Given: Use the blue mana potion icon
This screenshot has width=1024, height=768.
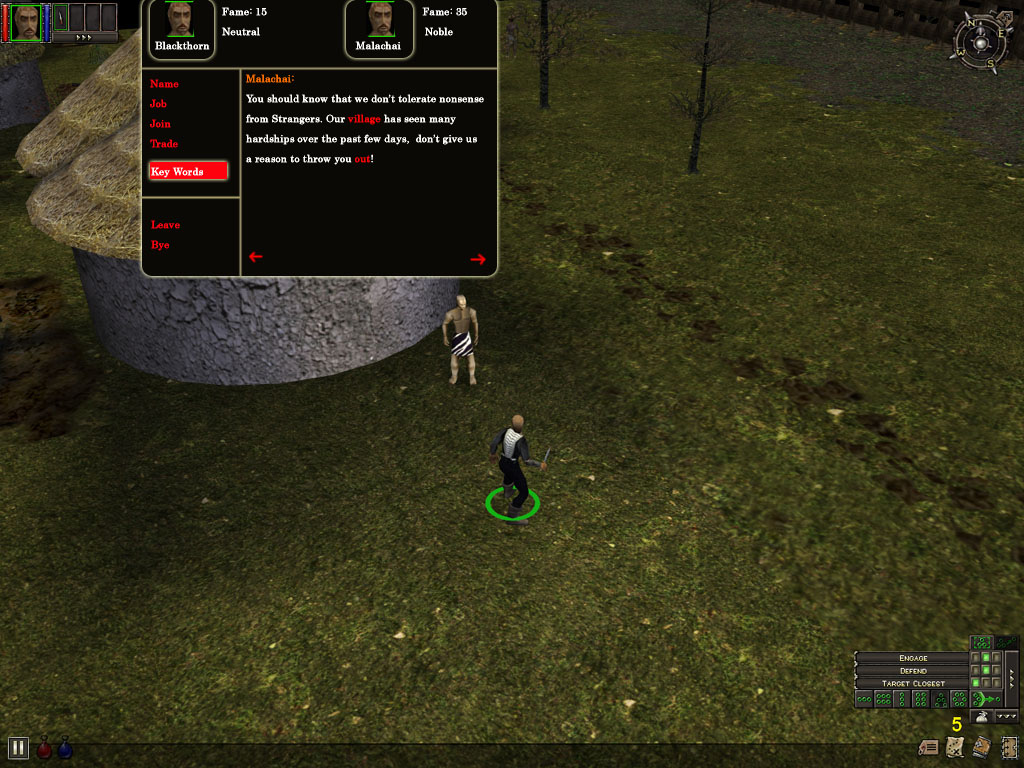Looking at the screenshot, I should (64, 748).
